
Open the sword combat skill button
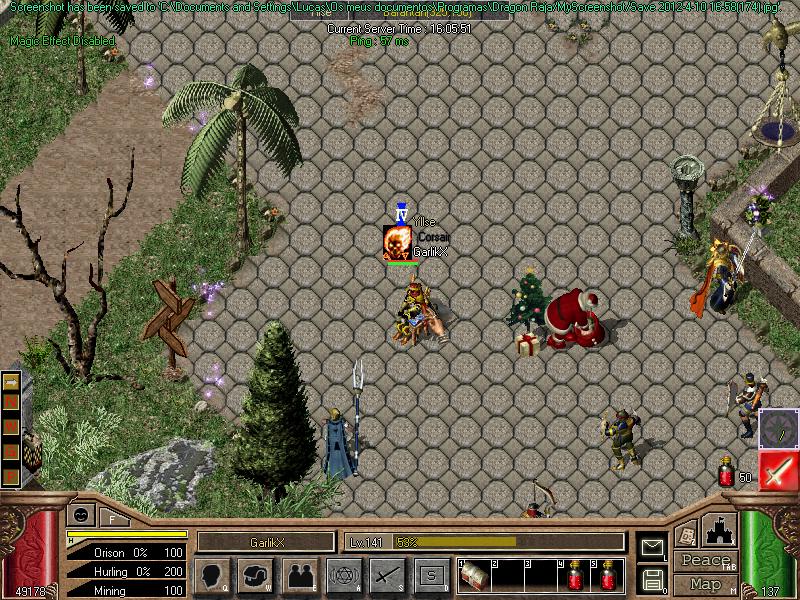(387, 576)
